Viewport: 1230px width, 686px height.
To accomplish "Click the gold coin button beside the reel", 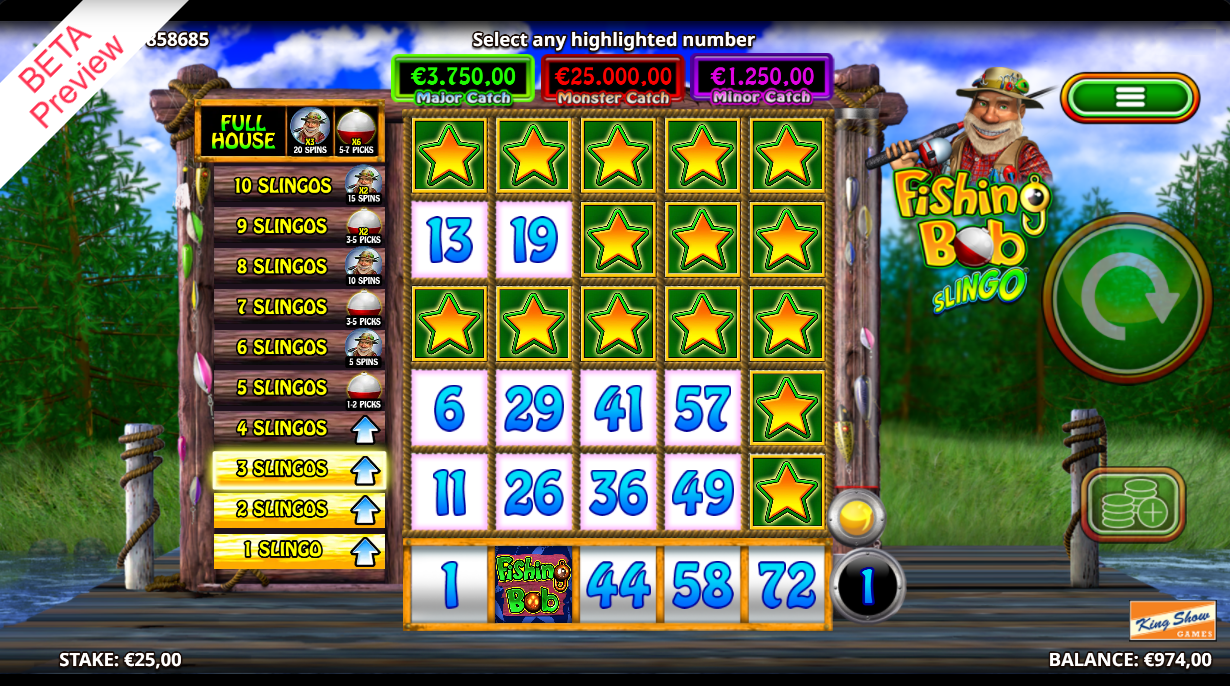I will (856, 518).
